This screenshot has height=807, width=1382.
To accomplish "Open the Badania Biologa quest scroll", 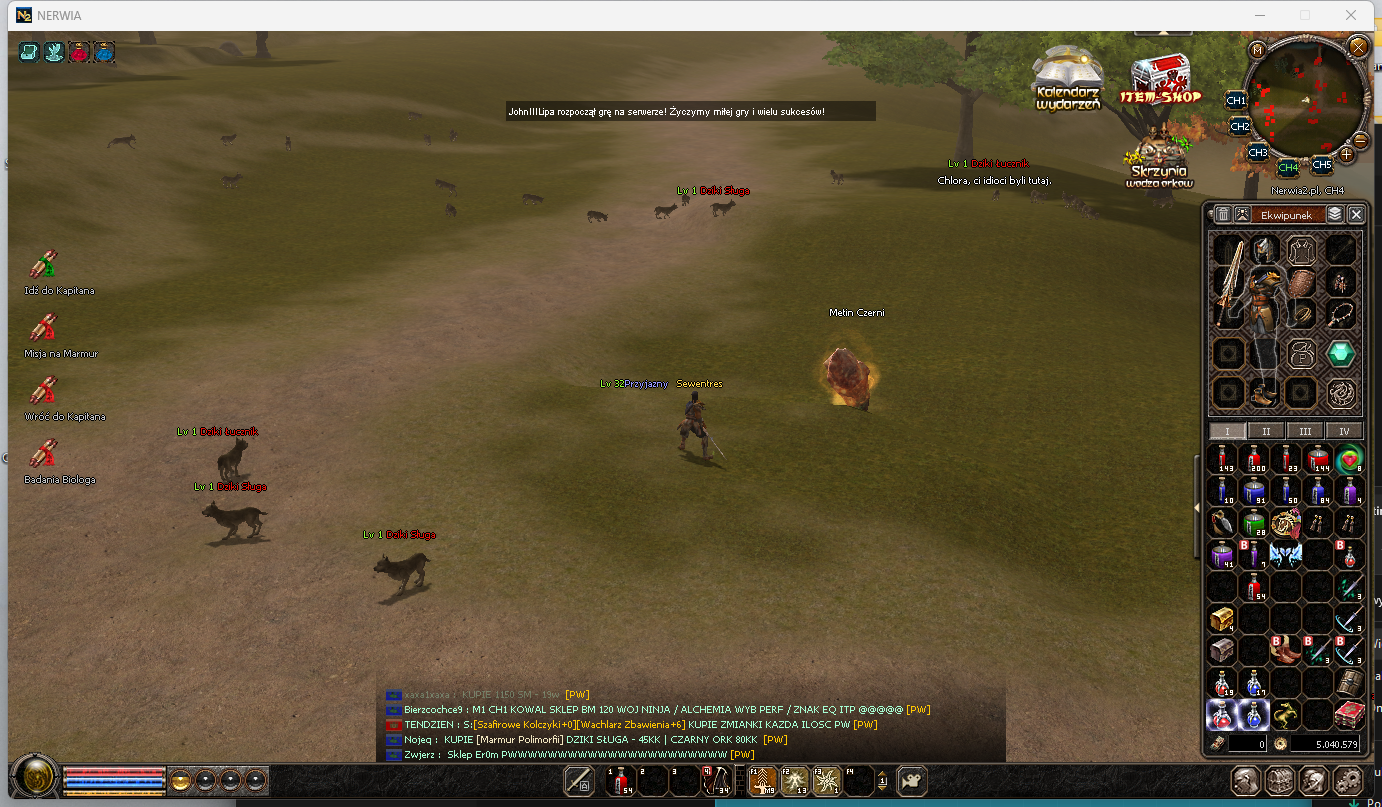I will tap(42, 454).
